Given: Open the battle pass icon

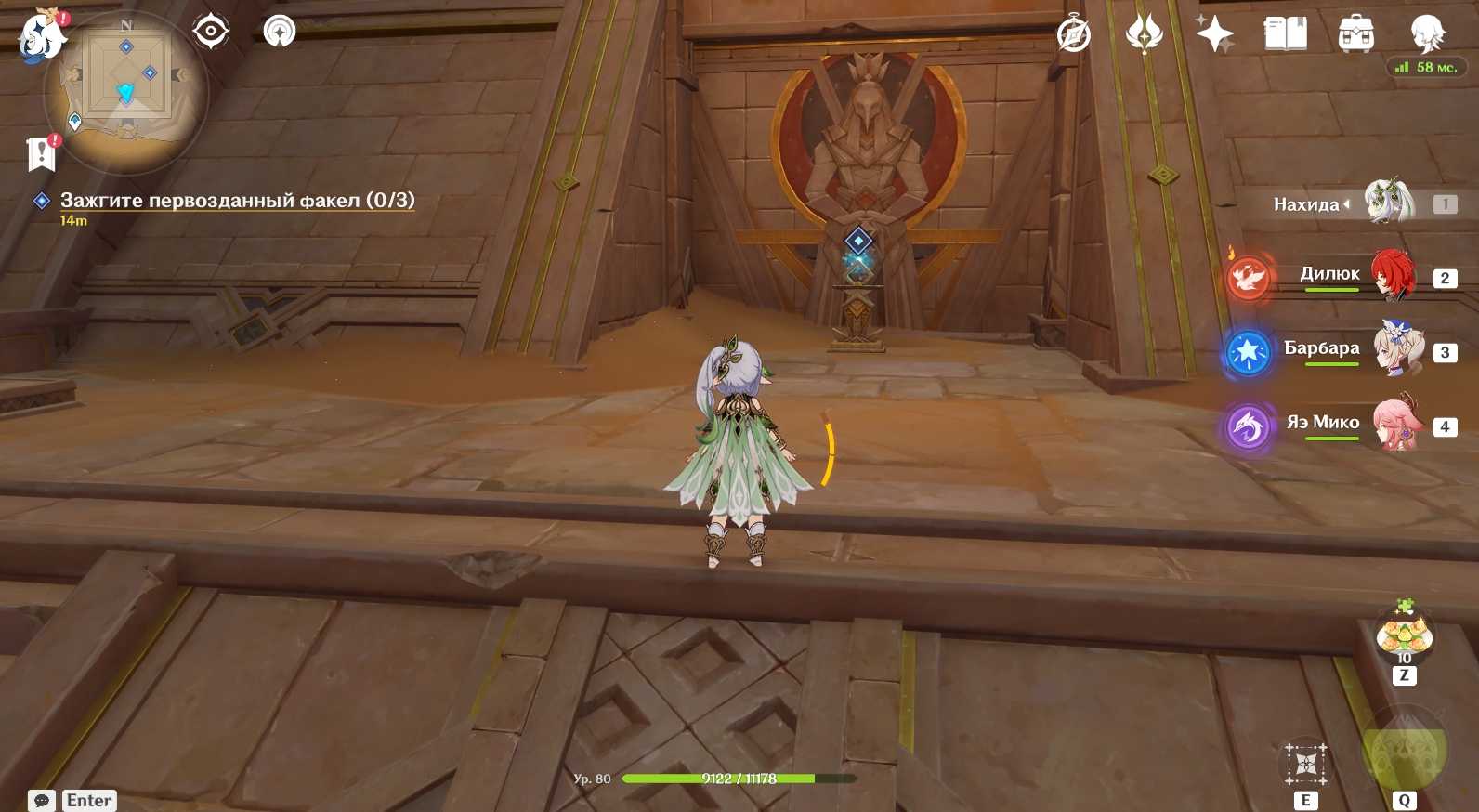Looking at the screenshot, I should tap(1144, 35).
